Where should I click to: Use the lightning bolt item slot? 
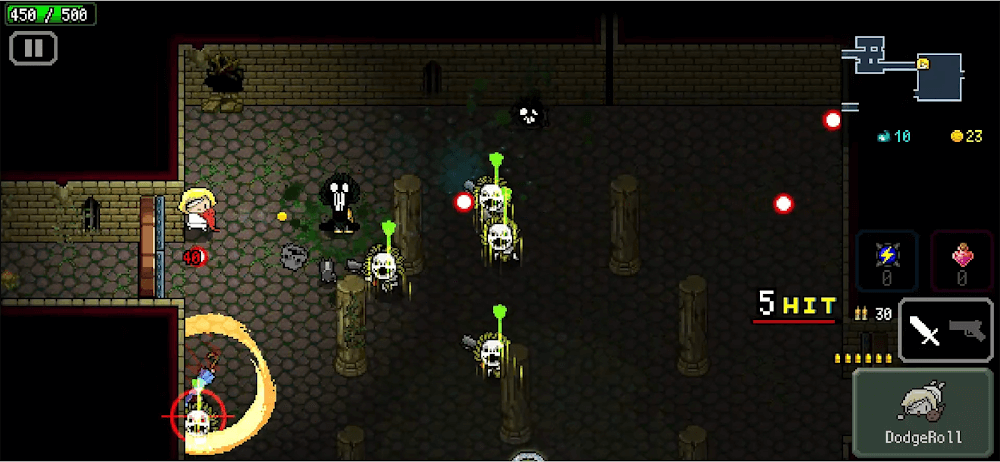pos(886,260)
